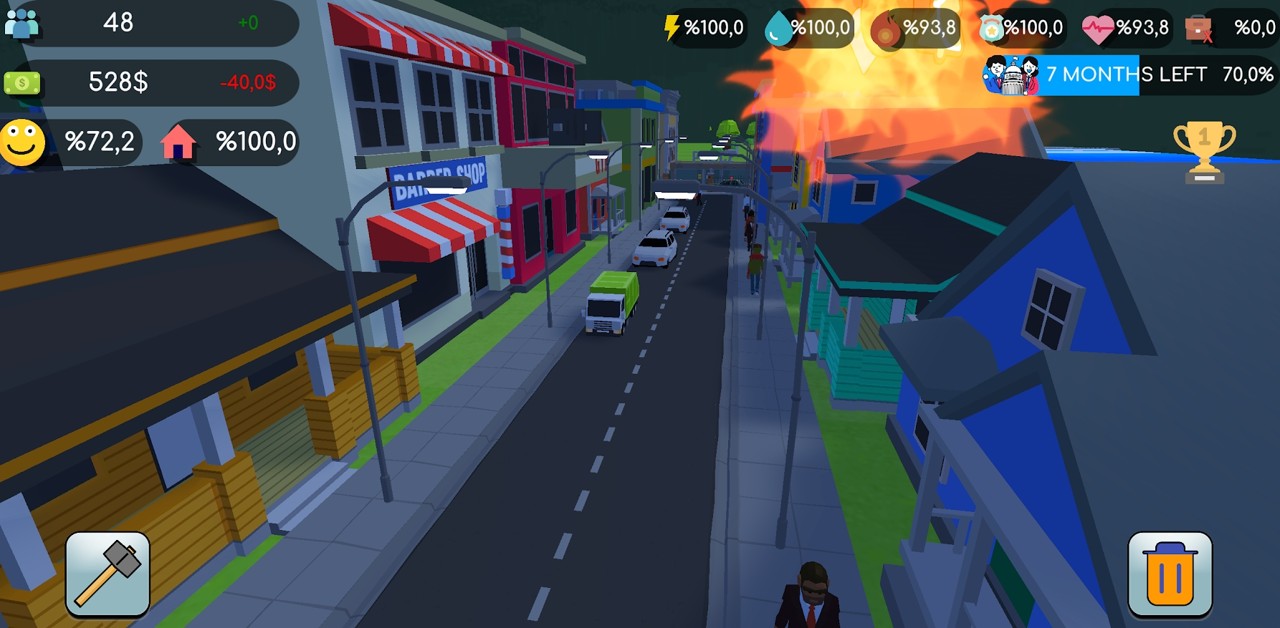Open the money balance panel

pyautogui.click(x=150, y=82)
